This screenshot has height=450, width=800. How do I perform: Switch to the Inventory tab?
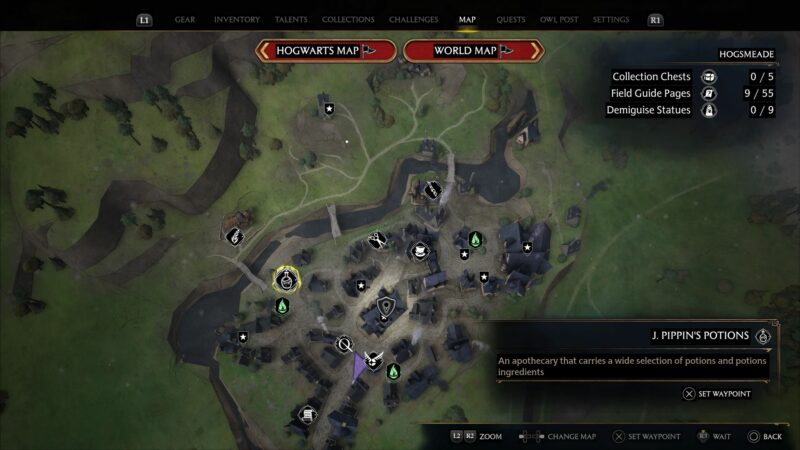click(237, 19)
